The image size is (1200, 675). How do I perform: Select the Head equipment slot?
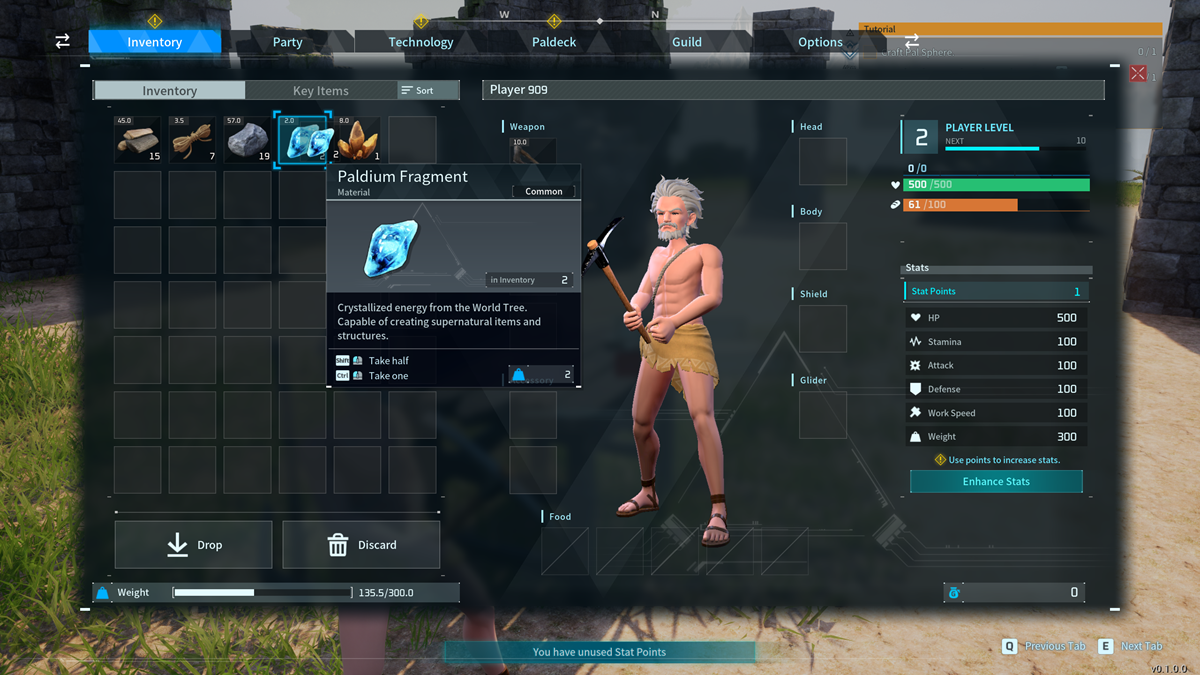pyautogui.click(x=823, y=162)
